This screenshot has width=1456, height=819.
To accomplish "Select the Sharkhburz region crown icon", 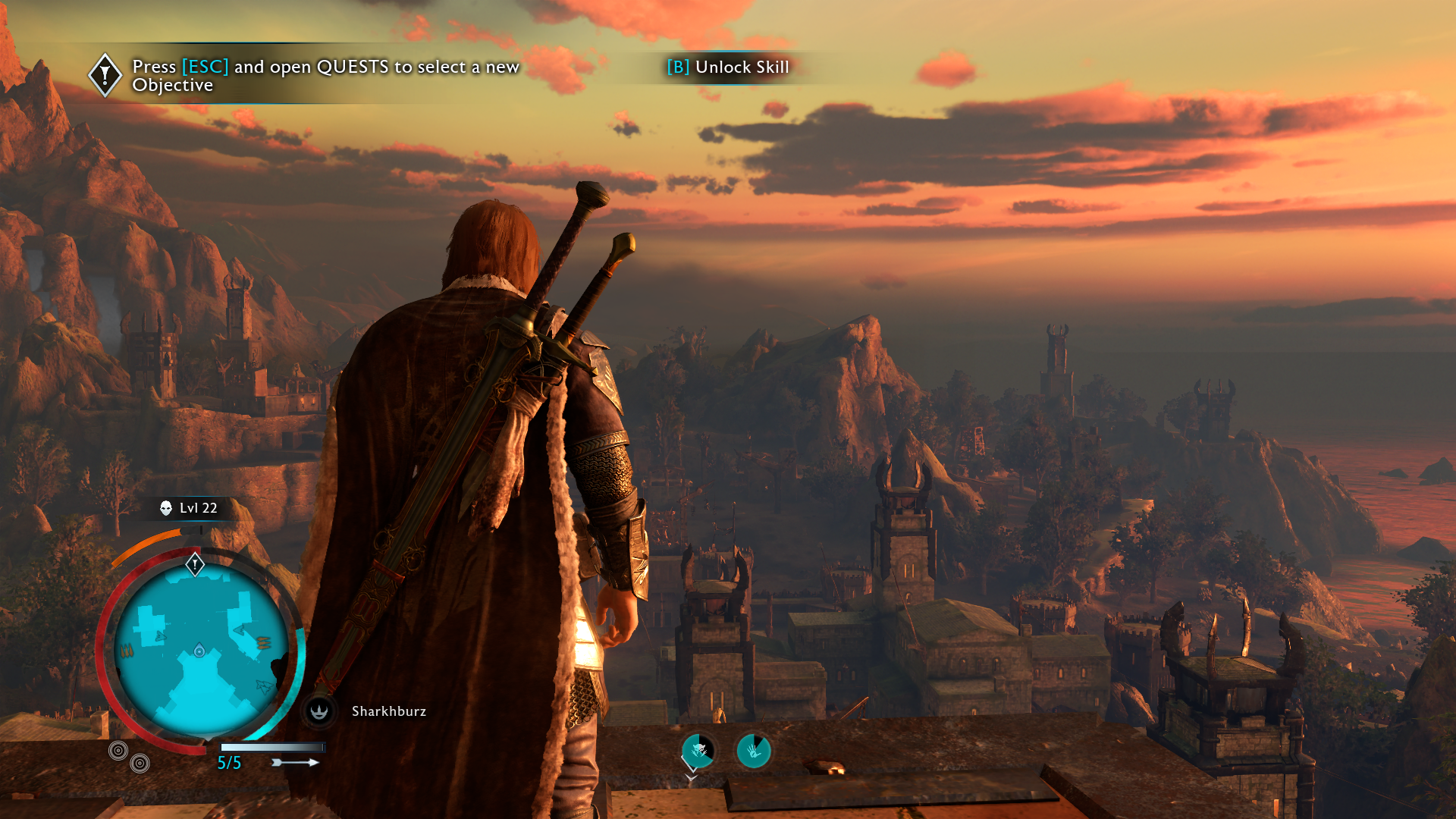I will point(319,711).
